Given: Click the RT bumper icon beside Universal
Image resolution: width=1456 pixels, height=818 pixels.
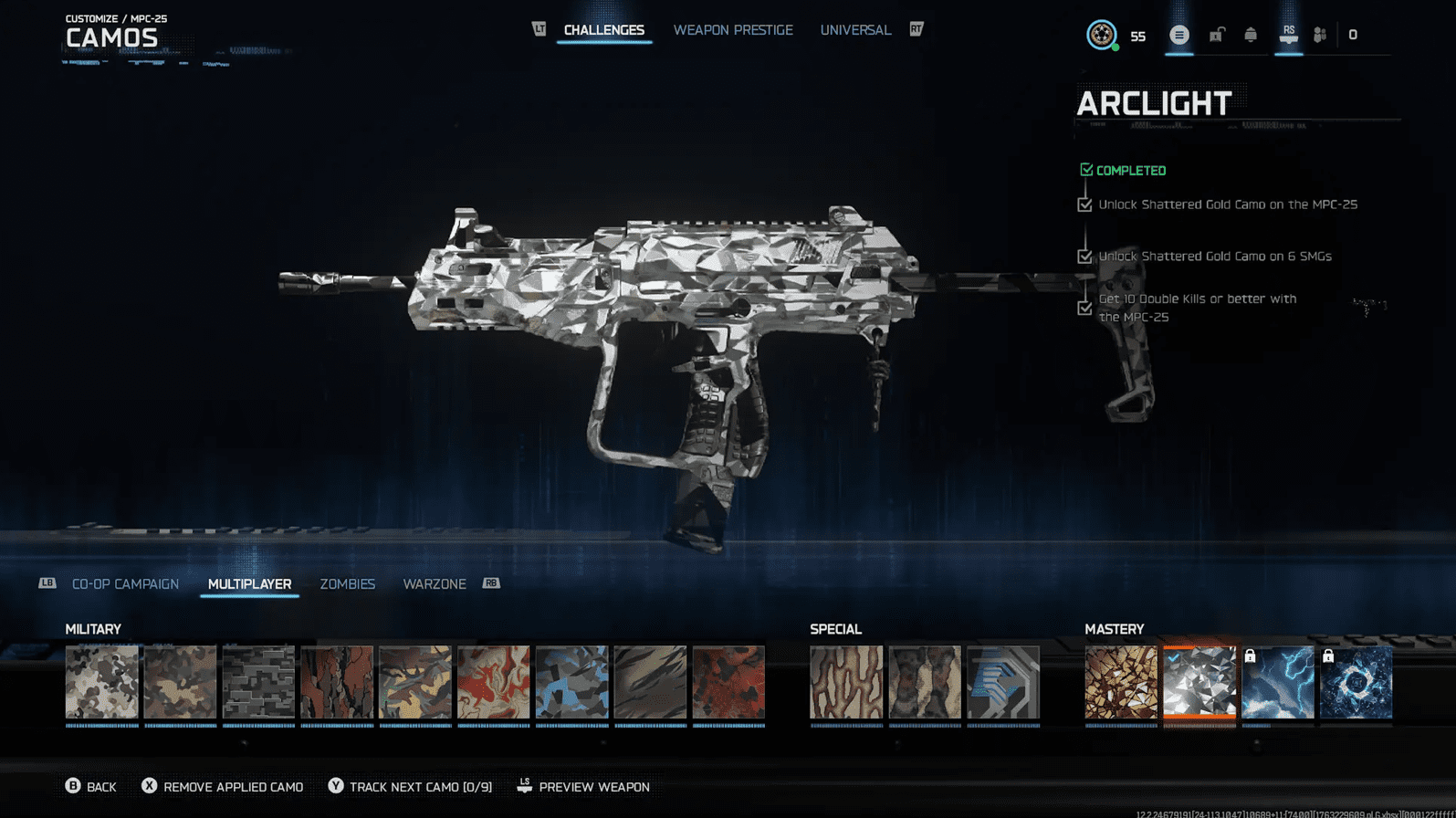Looking at the screenshot, I should [916, 29].
